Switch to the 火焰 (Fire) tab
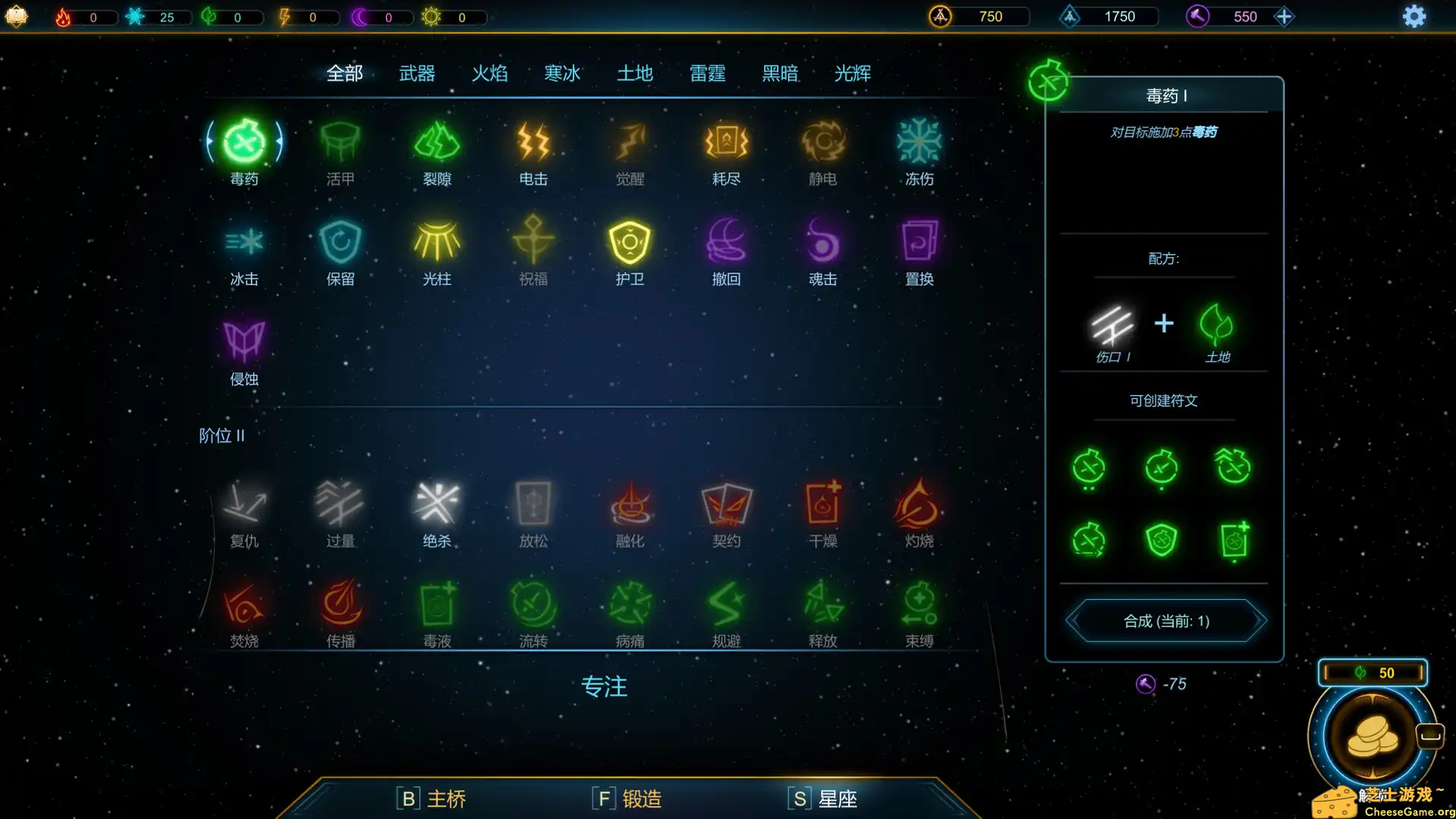This screenshot has height=819, width=1456. click(489, 73)
